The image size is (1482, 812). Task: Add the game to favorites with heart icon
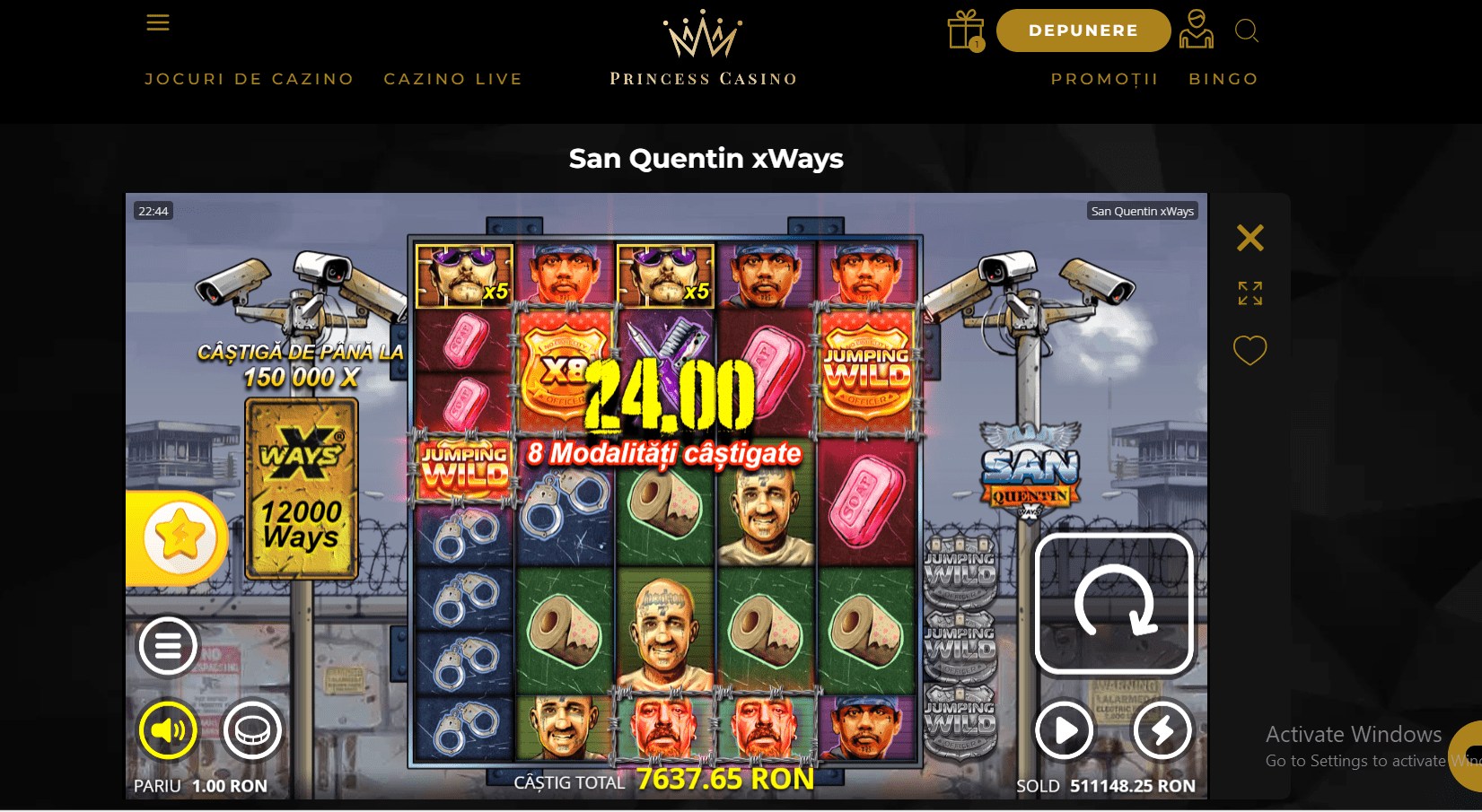pos(1250,350)
